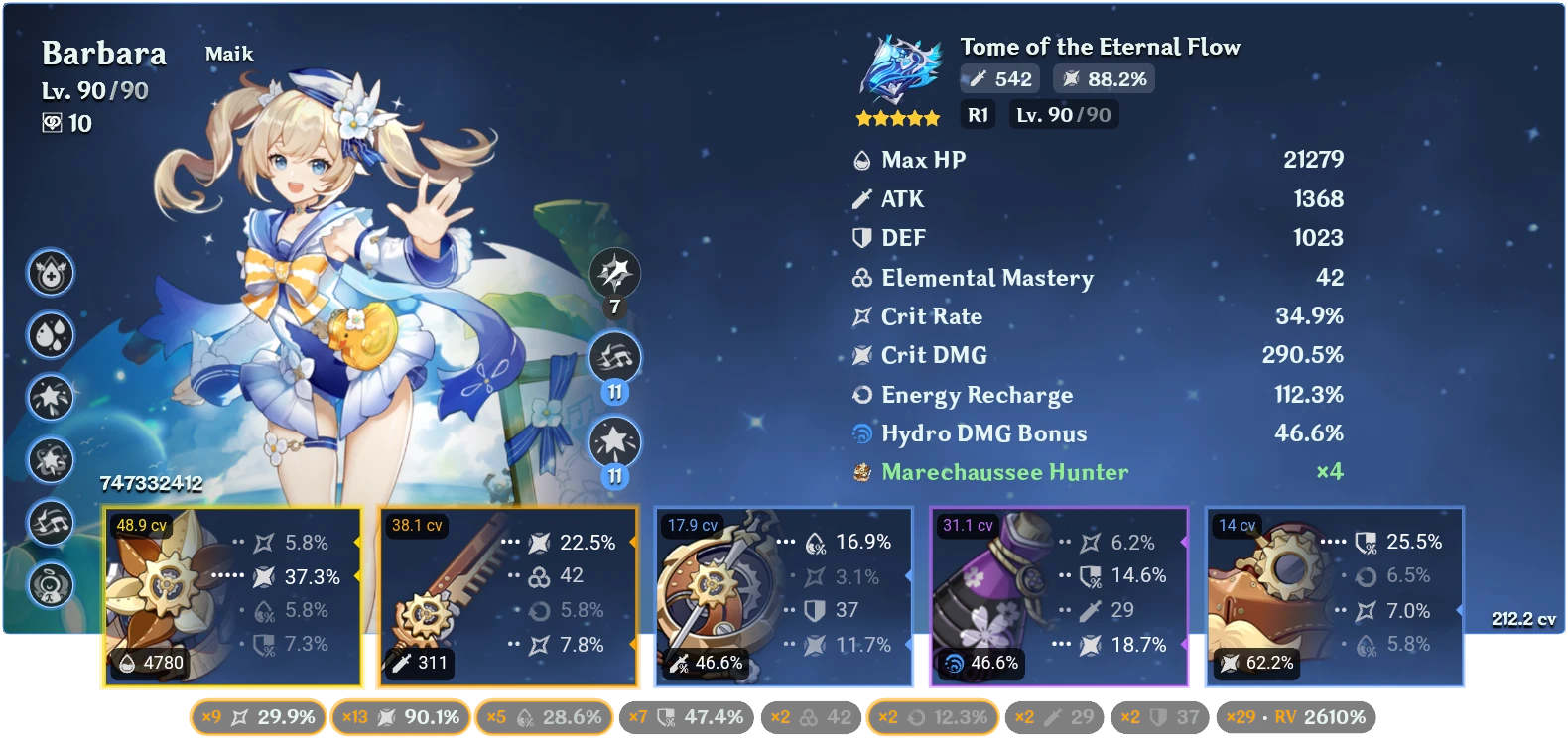Screen dimensions: 1568x741
Task: Click the water droplets constellation icon
Action: (x=52, y=335)
